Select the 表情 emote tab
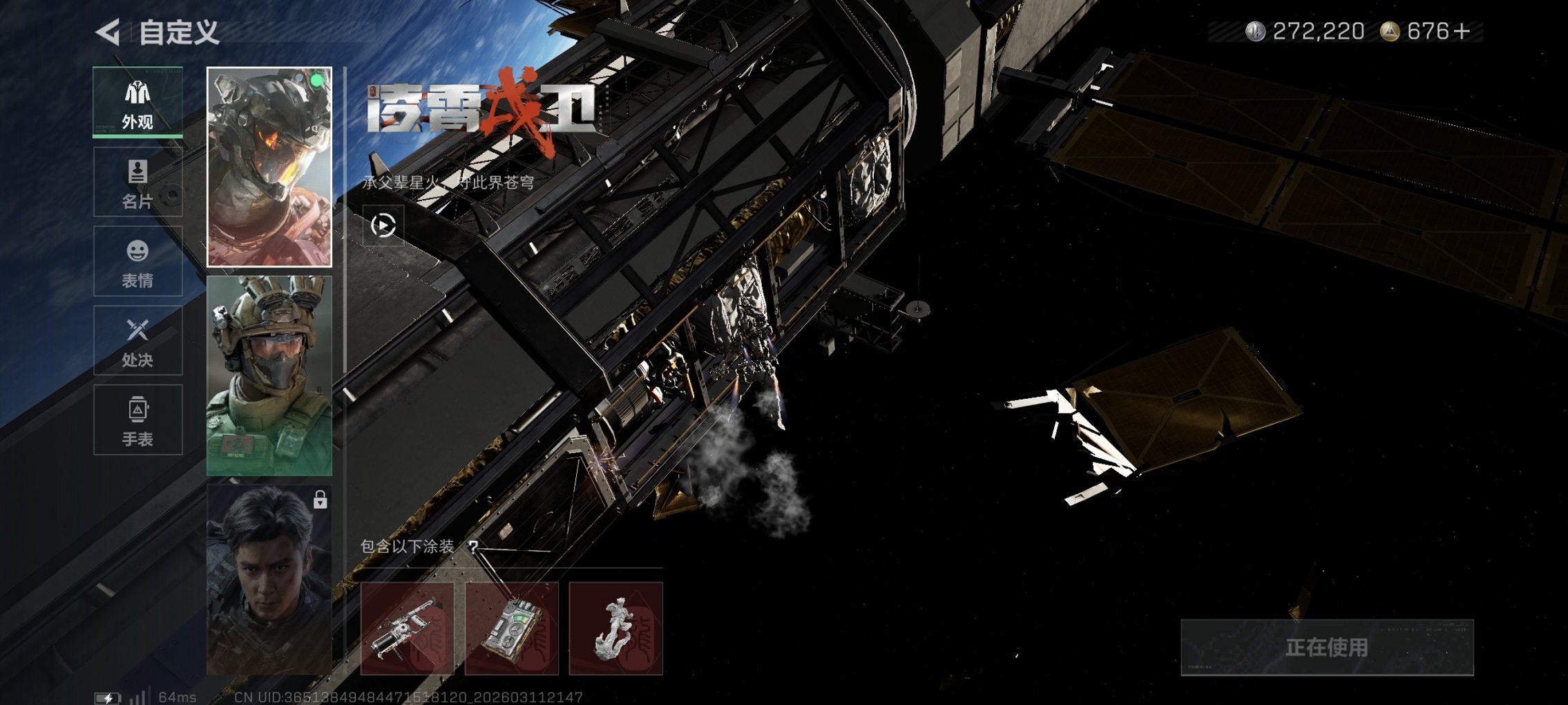The height and width of the screenshot is (705, 1568). [137, 261]
